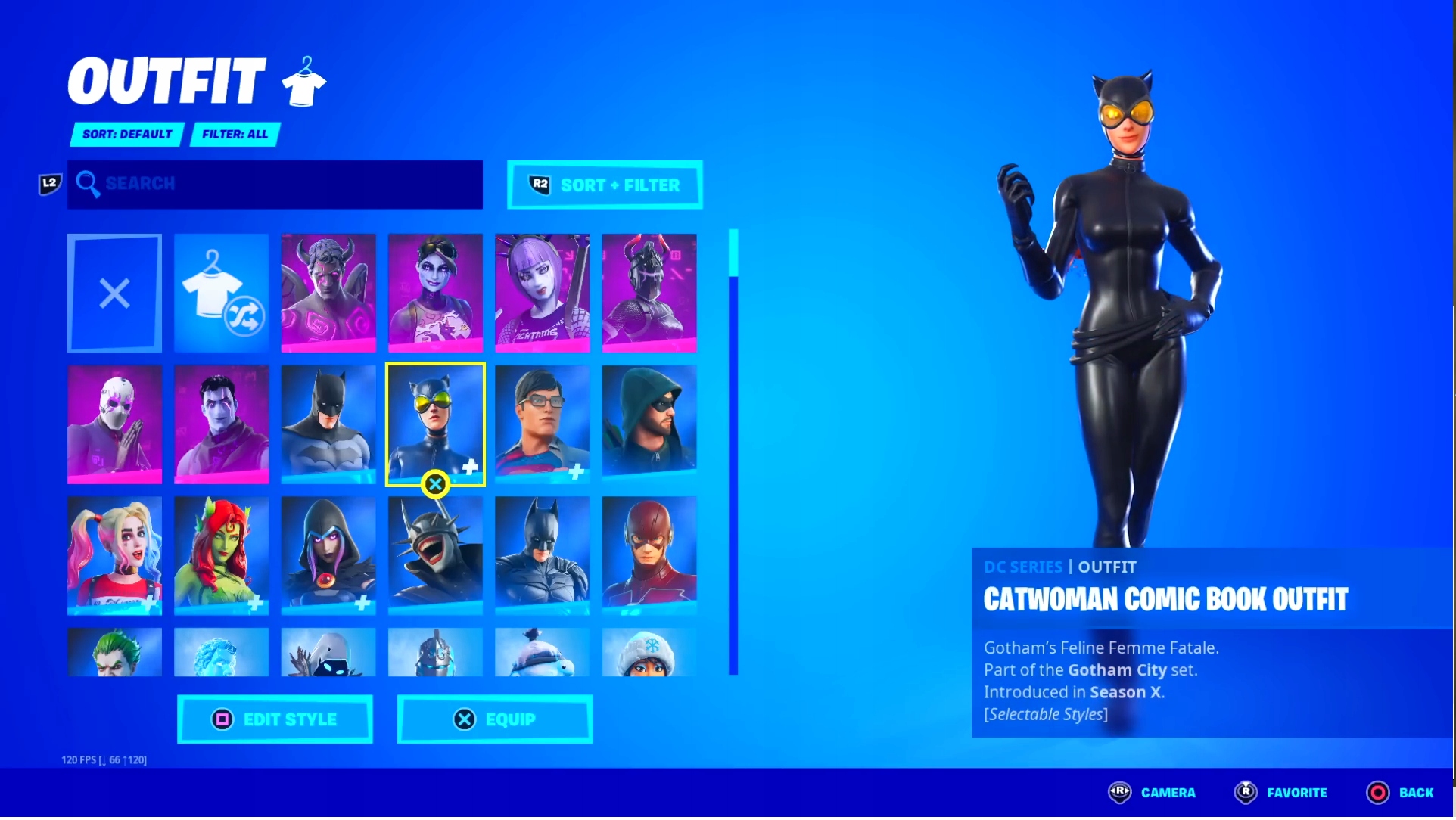This screenshot has width=1456, height=820.
Task: Click the empty X outfit slot
Action: coord(114,293)
